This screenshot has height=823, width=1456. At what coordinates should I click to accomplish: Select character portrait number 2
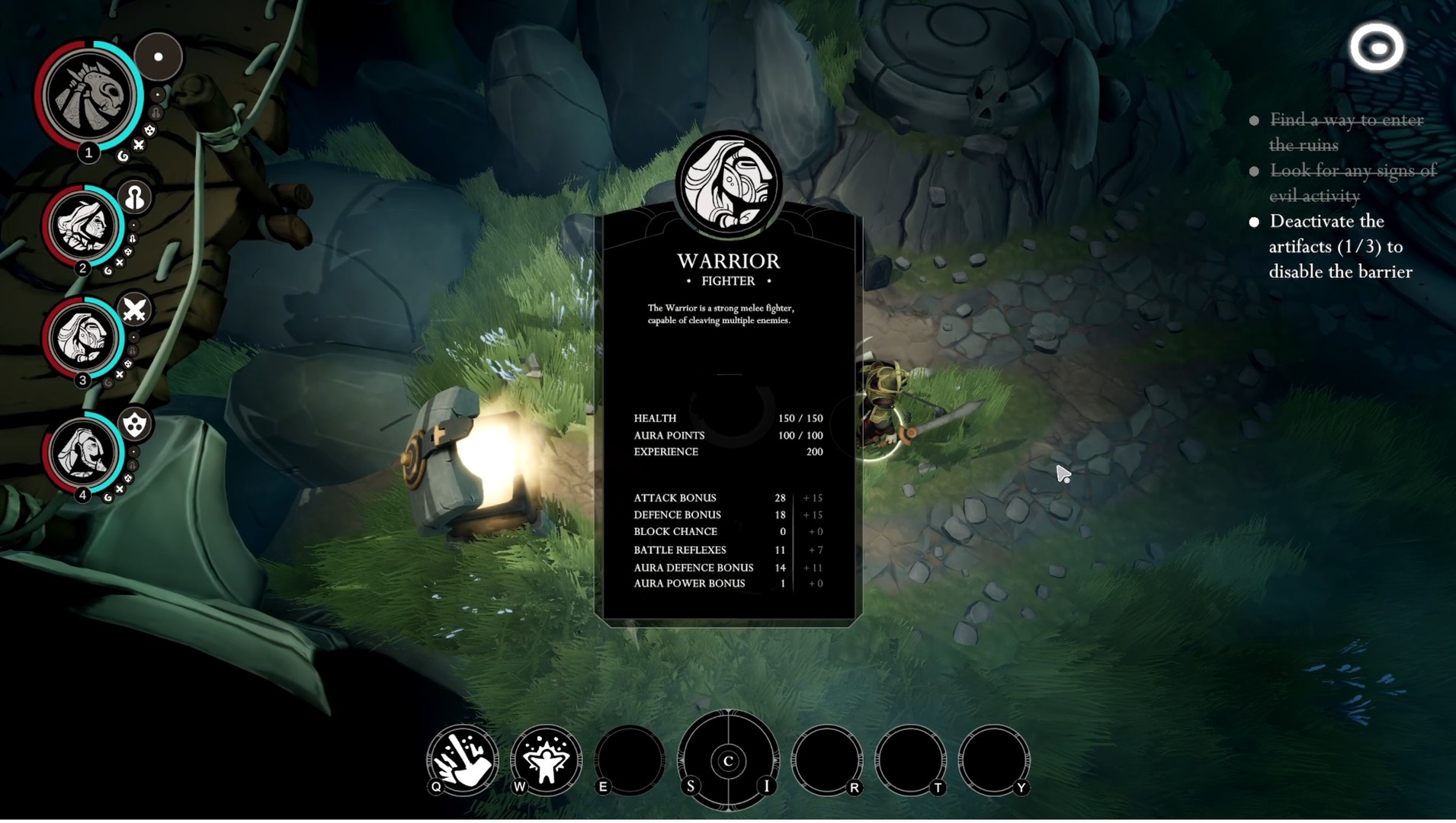84,227
